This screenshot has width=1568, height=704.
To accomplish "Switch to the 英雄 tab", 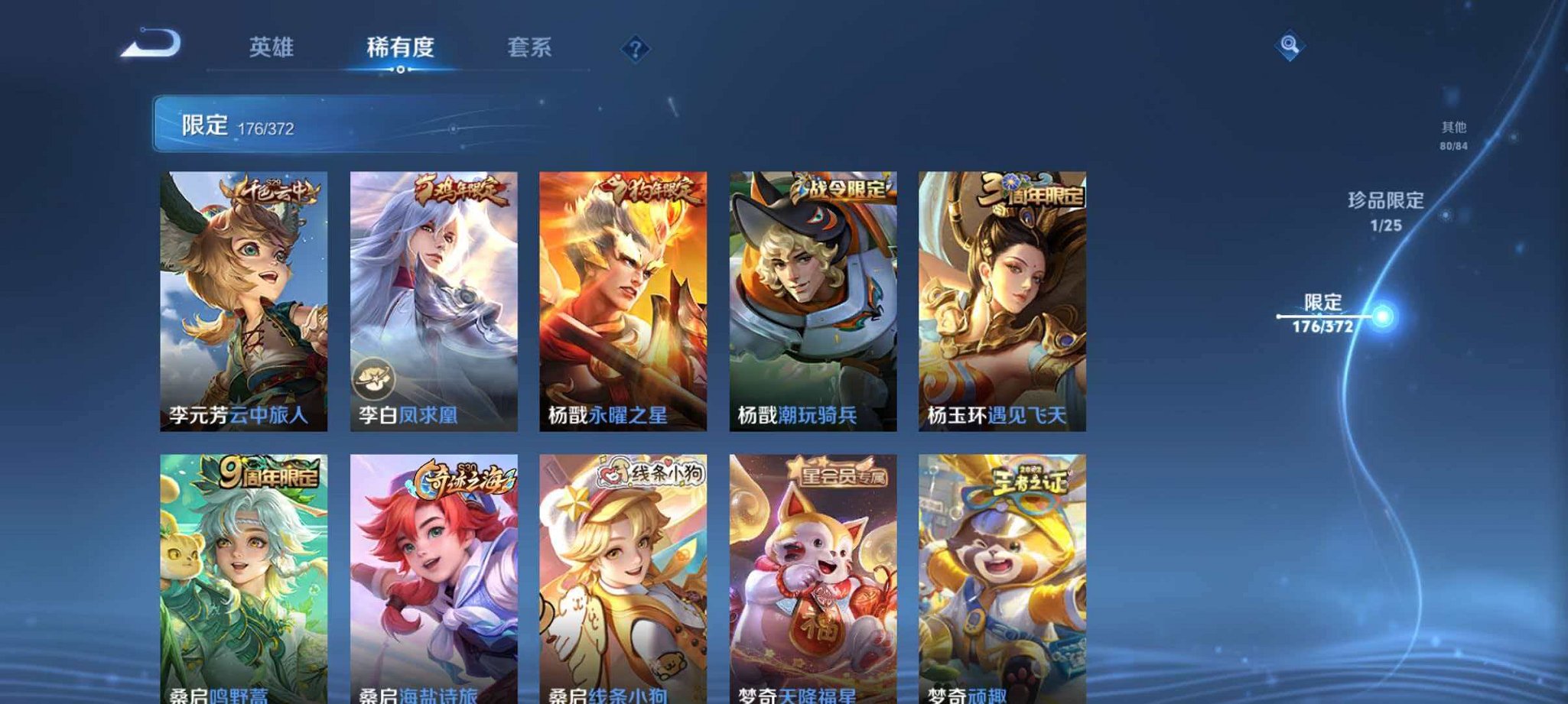I will tap(272, 48).
